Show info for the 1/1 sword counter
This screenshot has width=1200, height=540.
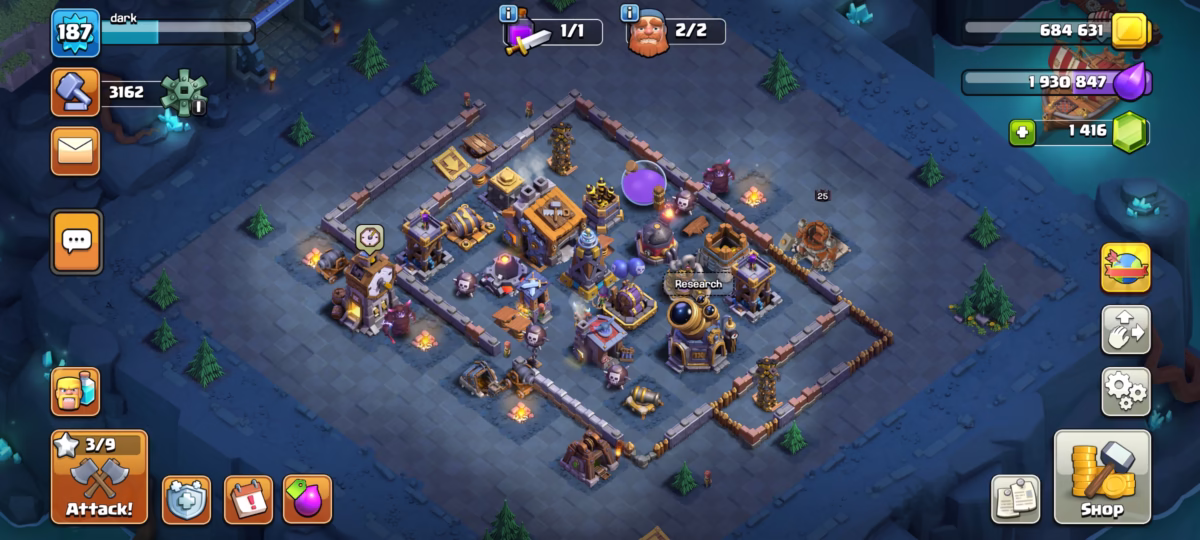click(508, 14)
